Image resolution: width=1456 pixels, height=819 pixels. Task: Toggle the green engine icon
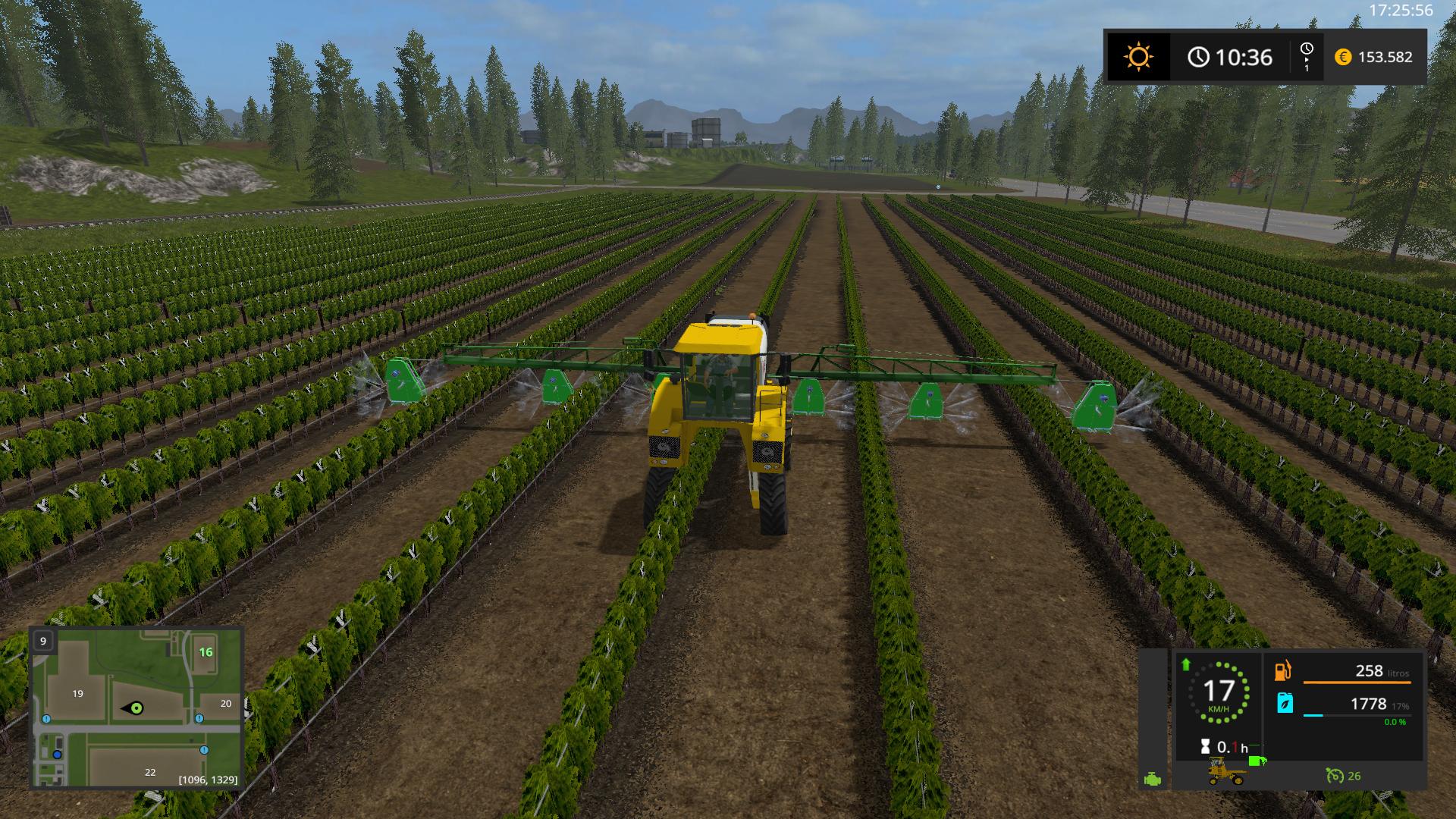tap(1153, 778)
